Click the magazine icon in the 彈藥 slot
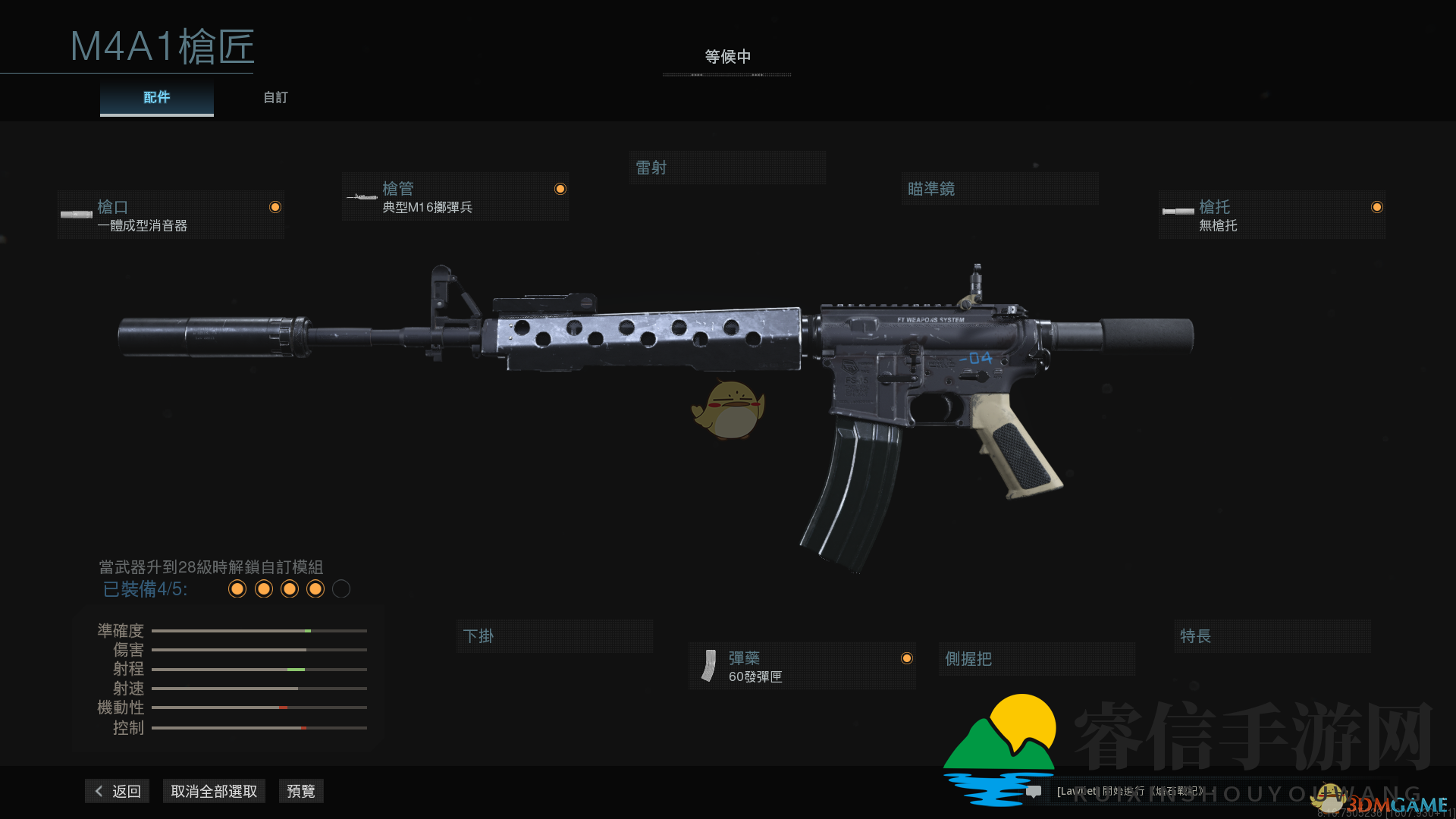Viewport: 1456px width, 819px height. (710, 666)
